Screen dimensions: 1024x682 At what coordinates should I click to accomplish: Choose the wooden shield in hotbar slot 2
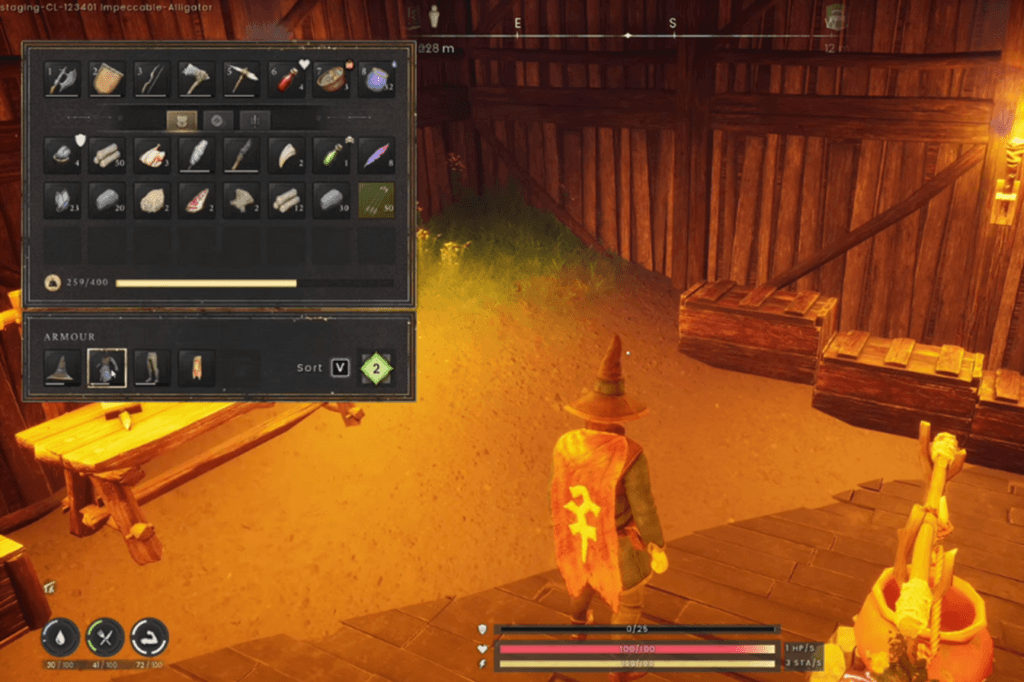[107, 79]
